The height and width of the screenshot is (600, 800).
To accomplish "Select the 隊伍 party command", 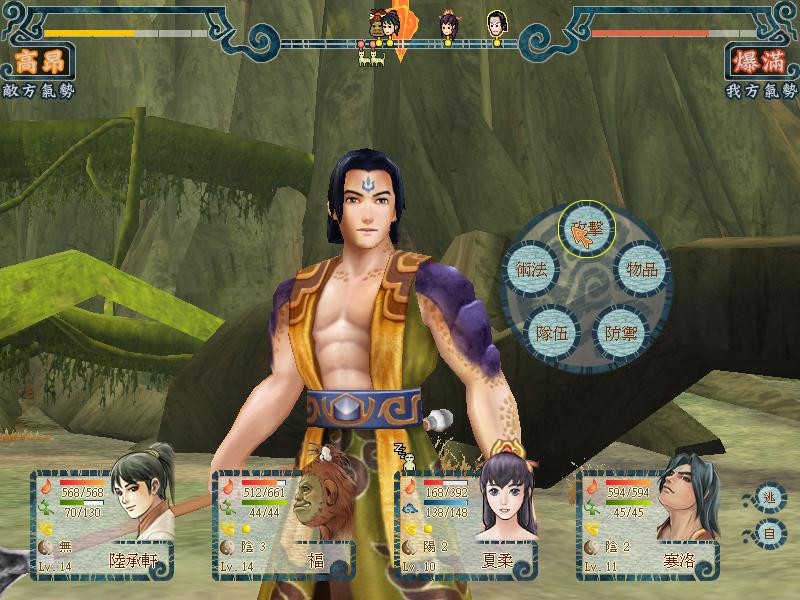I will [551, 333].
